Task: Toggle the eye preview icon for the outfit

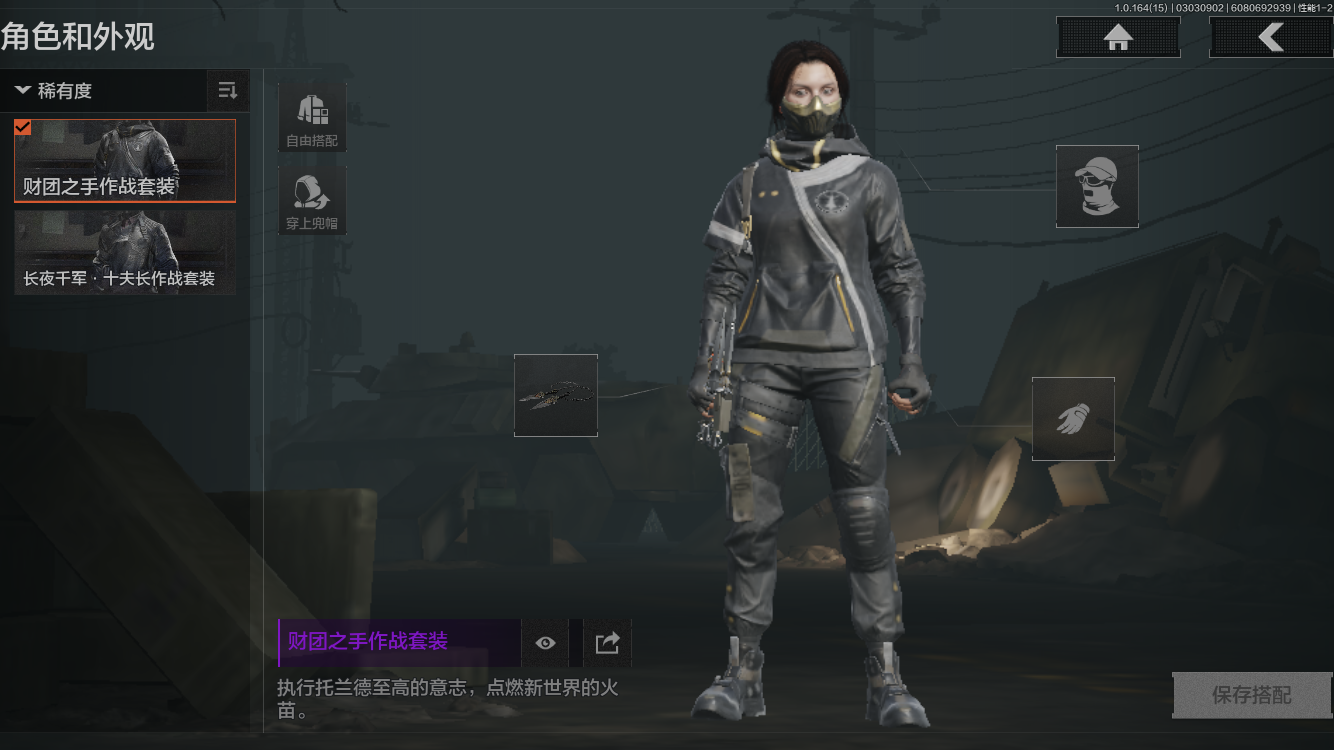Action: tap(544, 642)
